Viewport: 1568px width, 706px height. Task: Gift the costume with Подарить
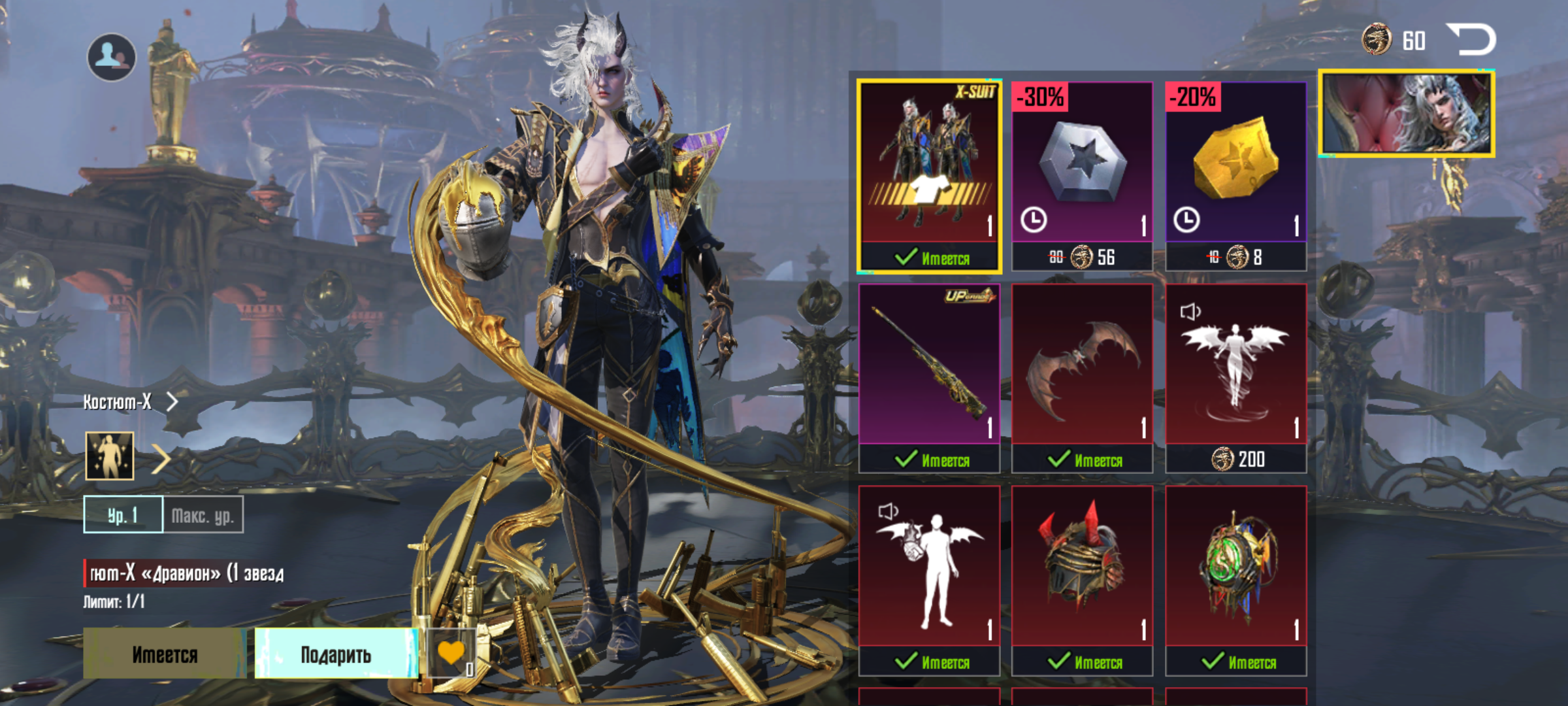point(336,654)
